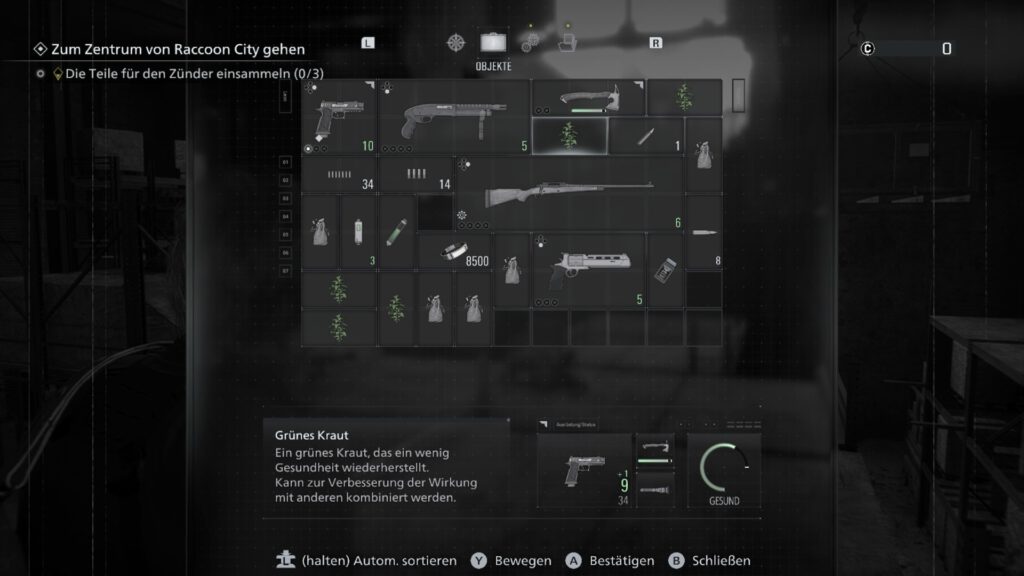Select the small jar item slot
The width and height of the screenshot is (1024, 576).
(665, 270)
